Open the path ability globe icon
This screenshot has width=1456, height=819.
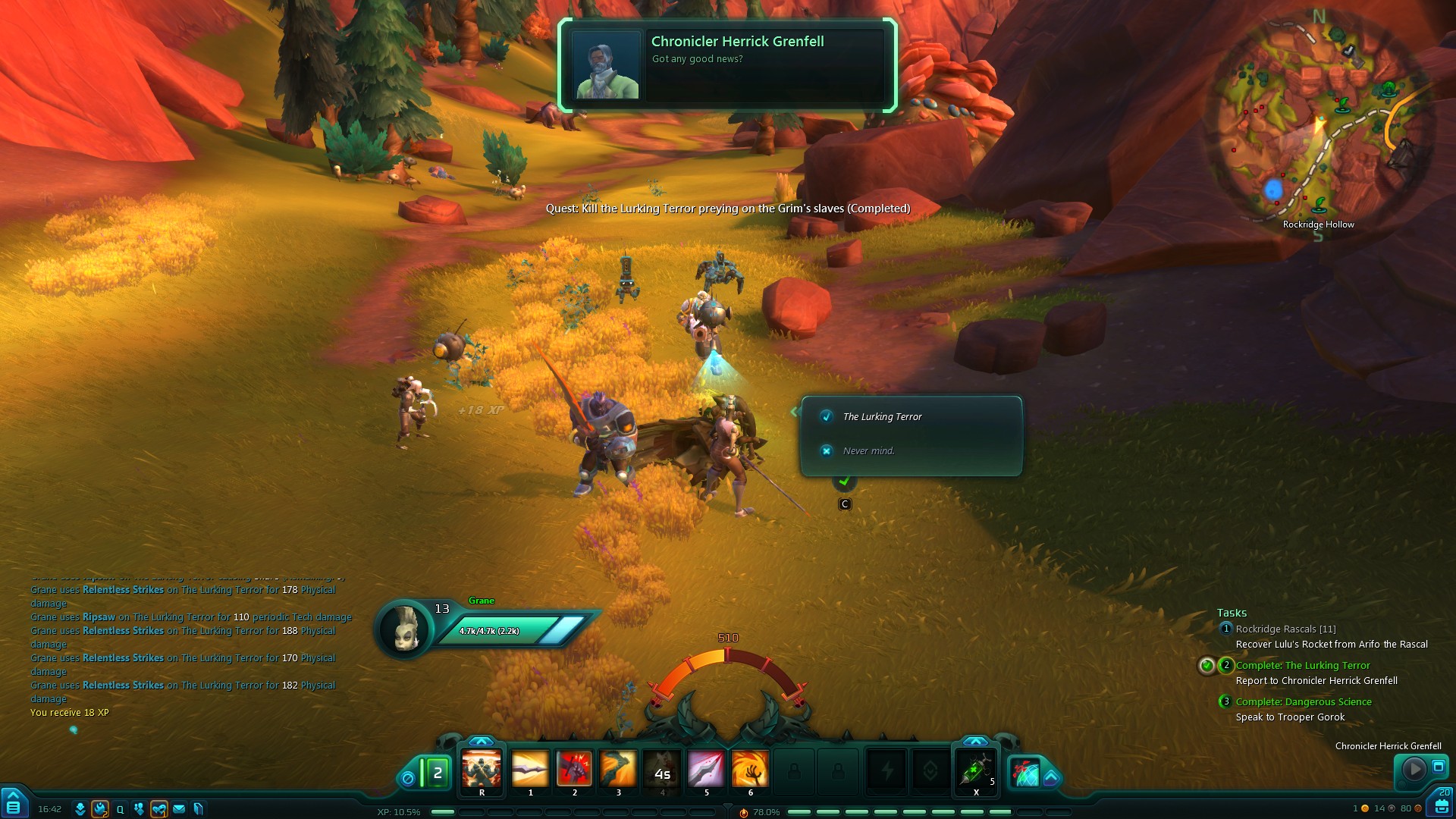coord(1026,773)
